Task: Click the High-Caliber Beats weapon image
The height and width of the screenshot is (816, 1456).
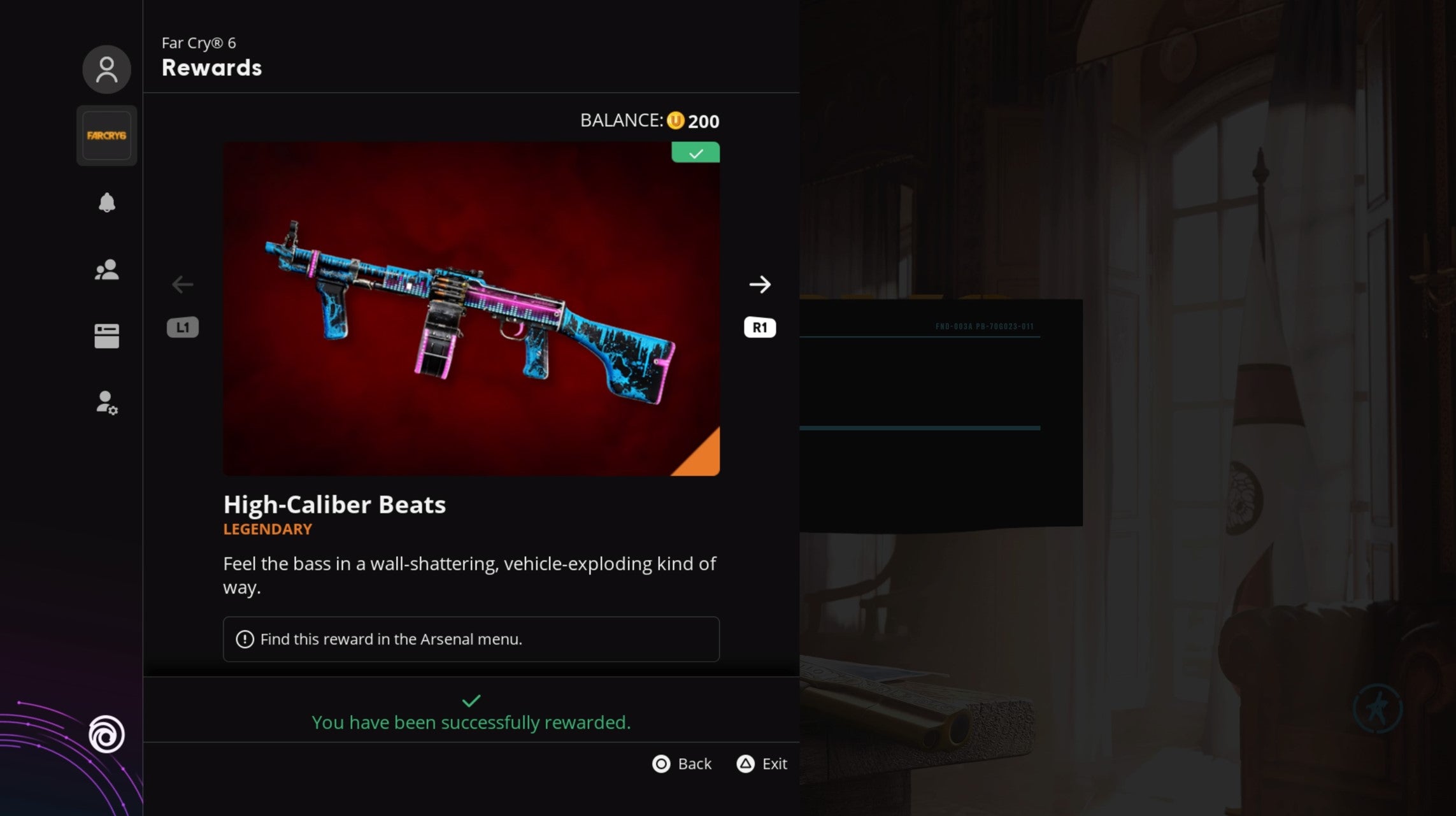Action: click(471, 306)
